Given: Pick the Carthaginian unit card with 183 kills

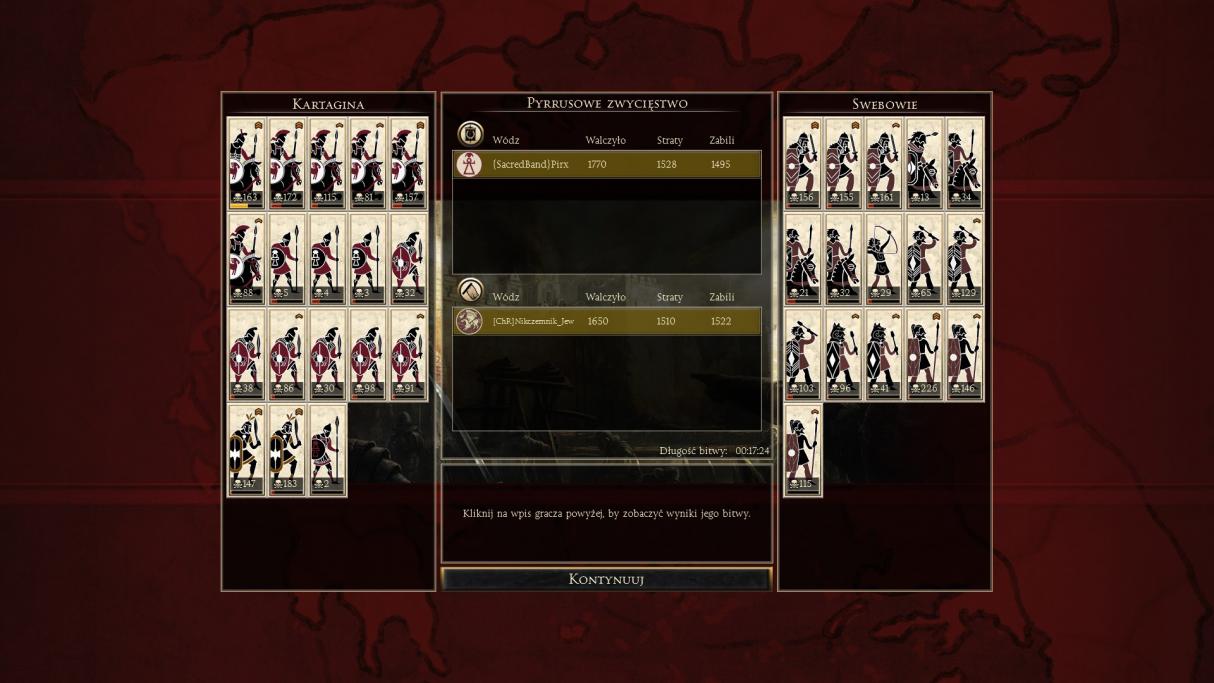Looking at the screenshot, I should [x=287, y=450].
